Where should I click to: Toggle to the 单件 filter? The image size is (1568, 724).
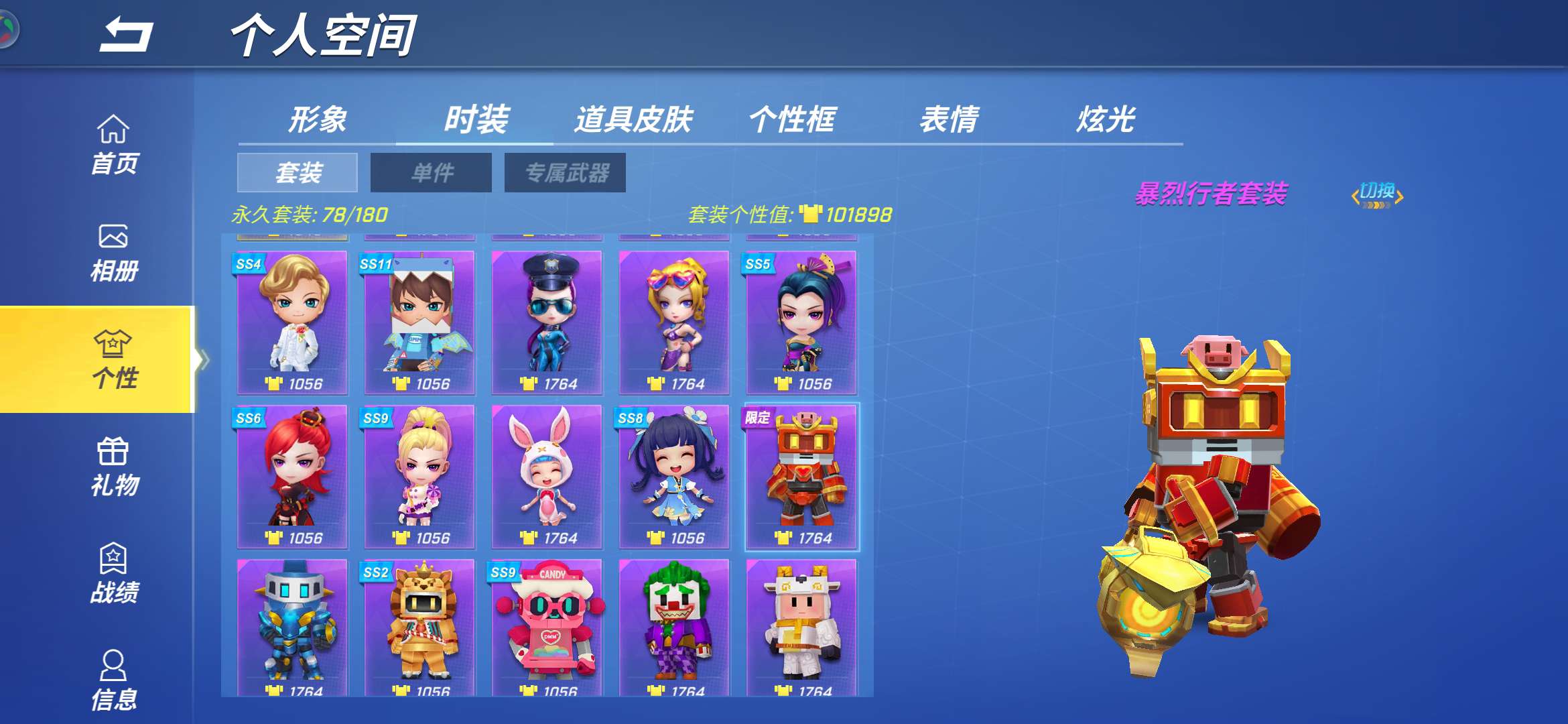click(431, 173)
